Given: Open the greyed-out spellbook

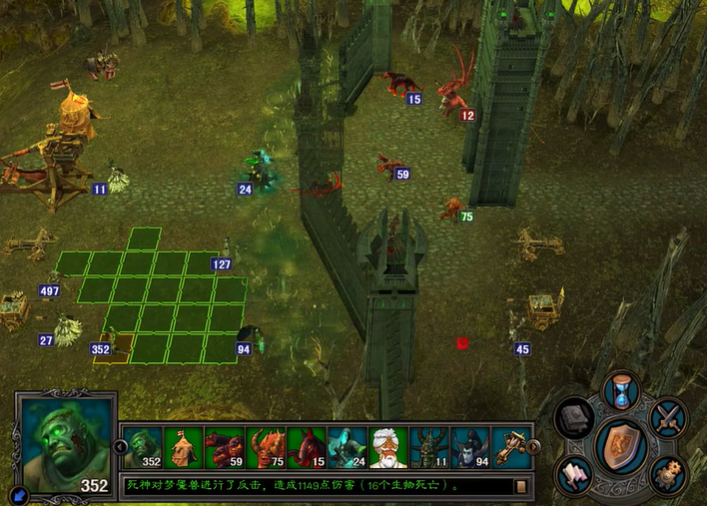Looking at the screenshot, I should pos(575,417).
